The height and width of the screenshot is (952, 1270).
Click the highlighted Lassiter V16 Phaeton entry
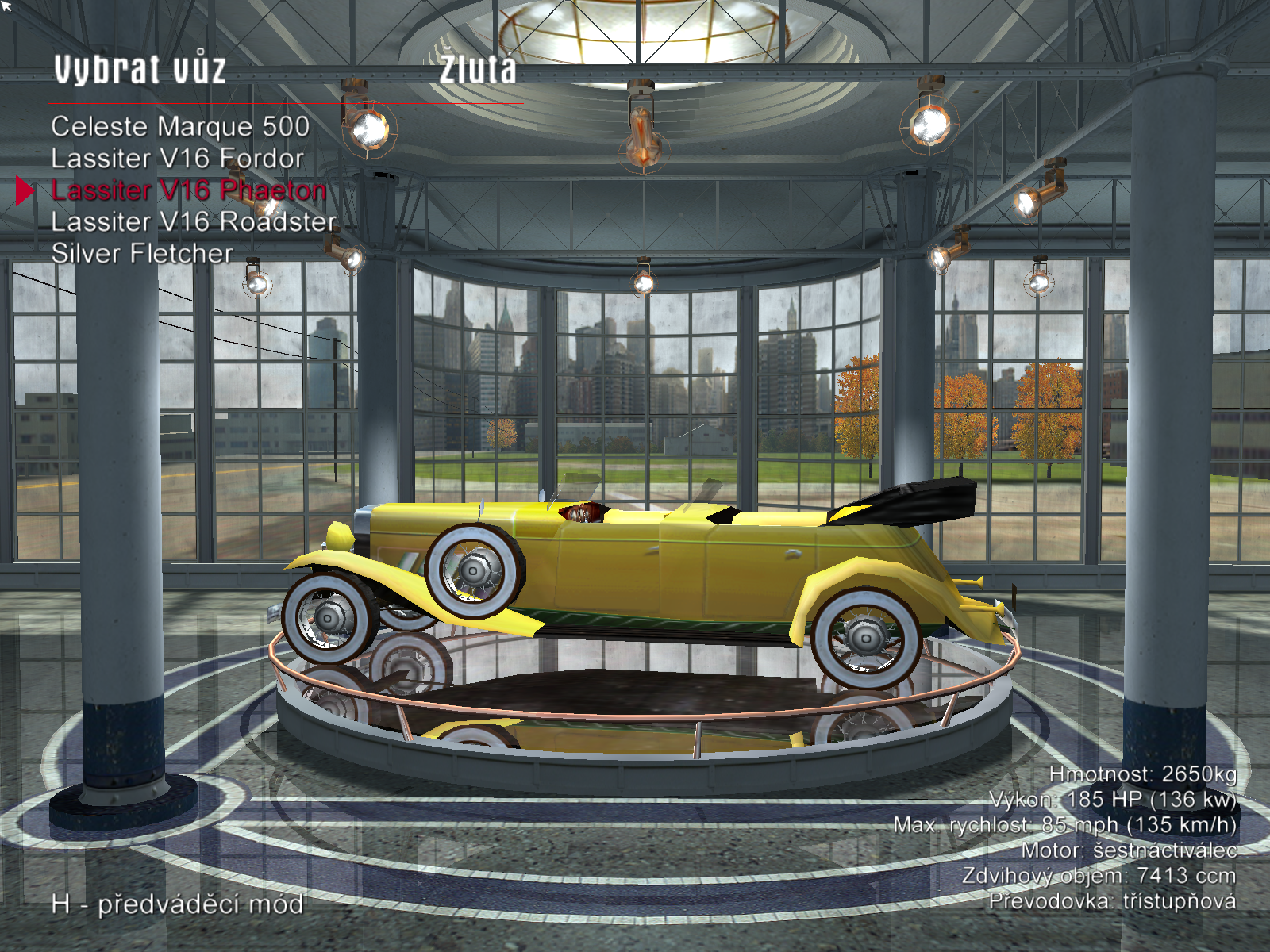188,190
